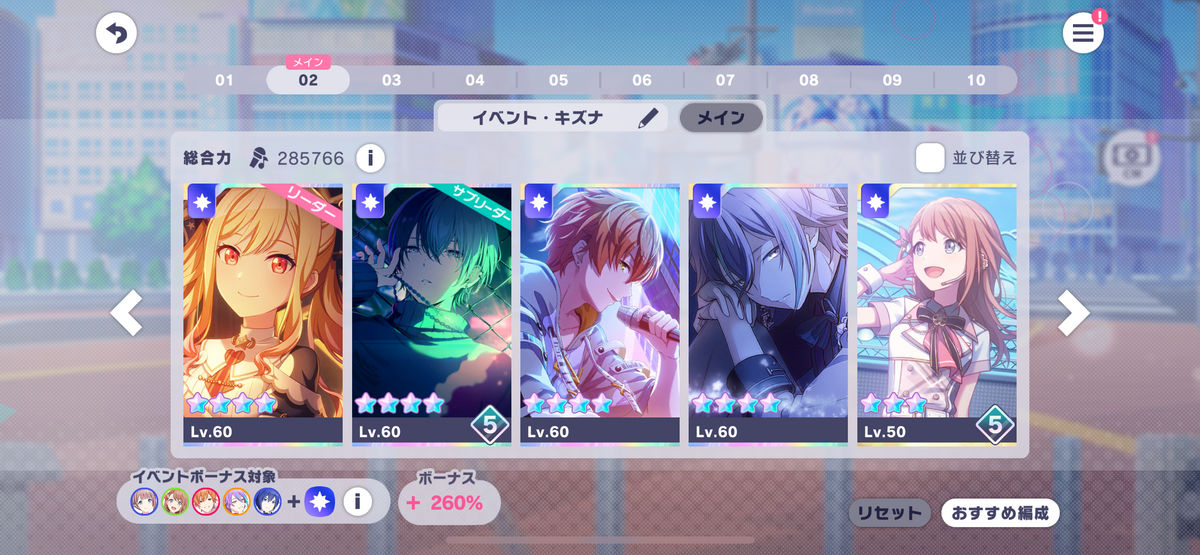
Task: Go to the previous team with the left arrow
Action: pyautogui.click(x=126, y=314)
